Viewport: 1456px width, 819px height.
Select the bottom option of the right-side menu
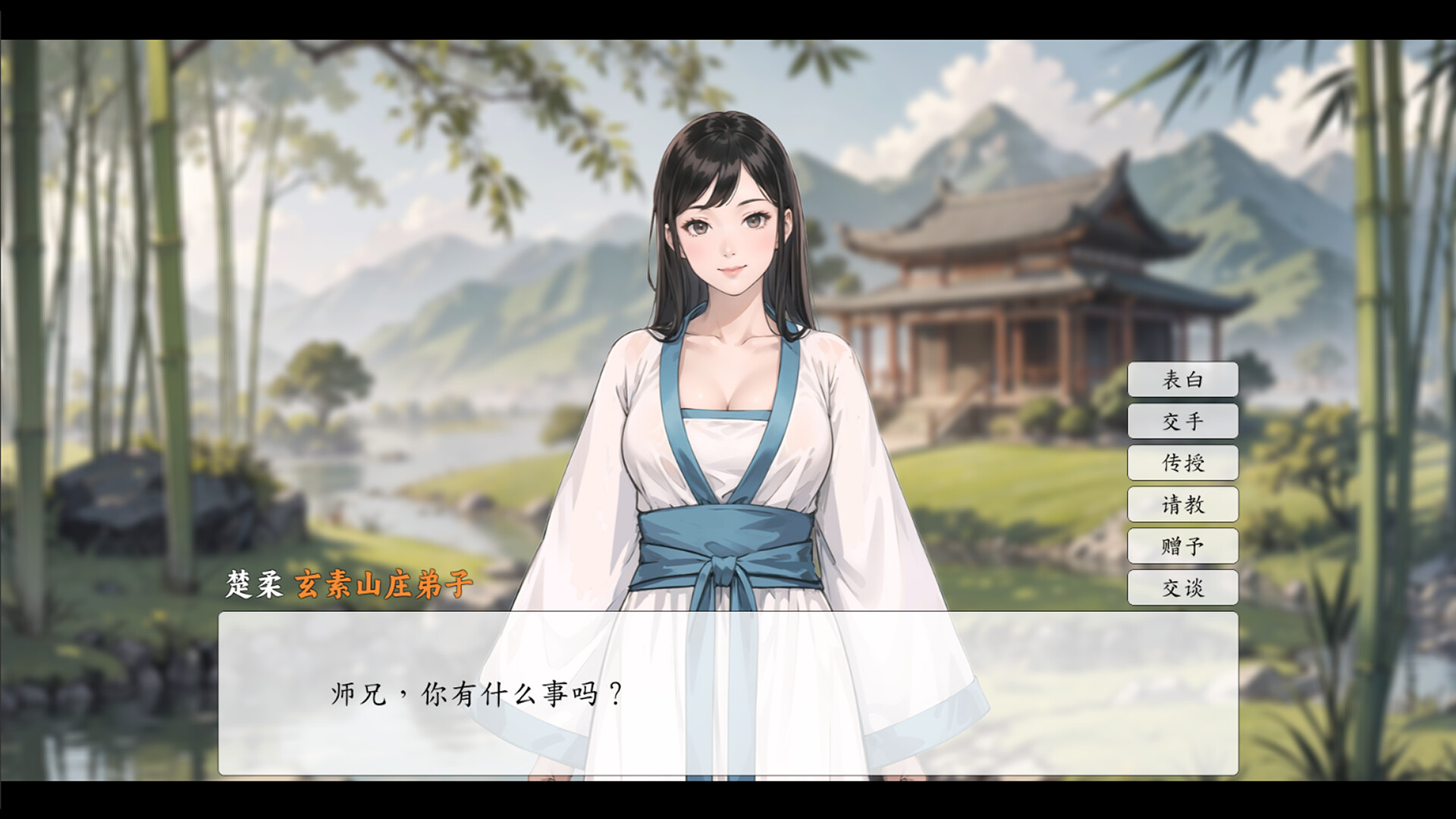click(x=1183, y=587)
